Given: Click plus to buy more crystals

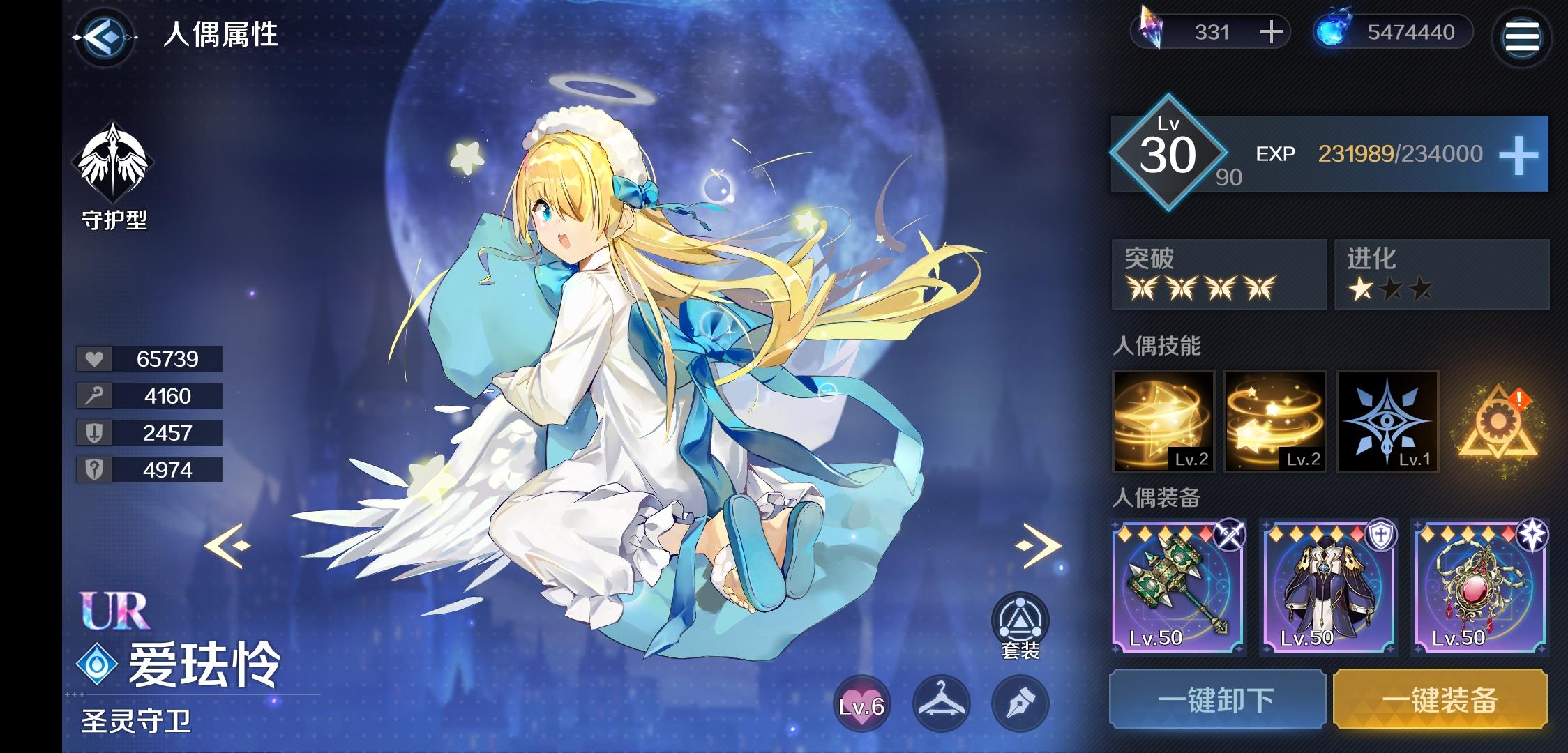Looking at the screenshot, I should point(1273,31).
